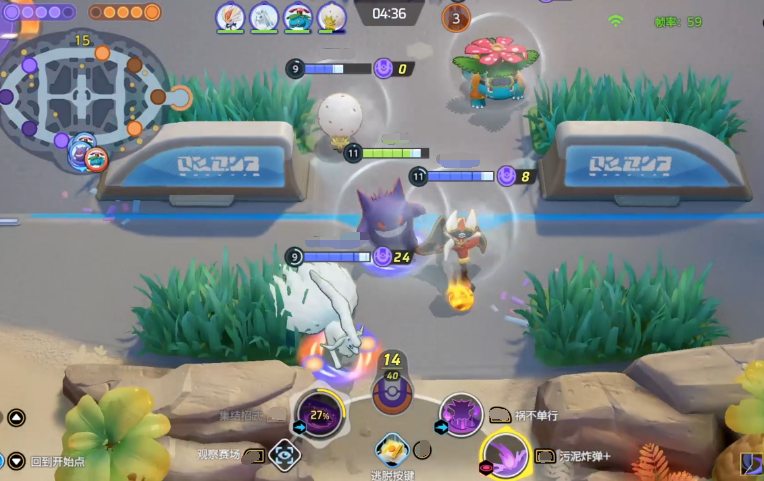
Task: Click the Poké Ball score button showing 40
Action: (391, 390)
